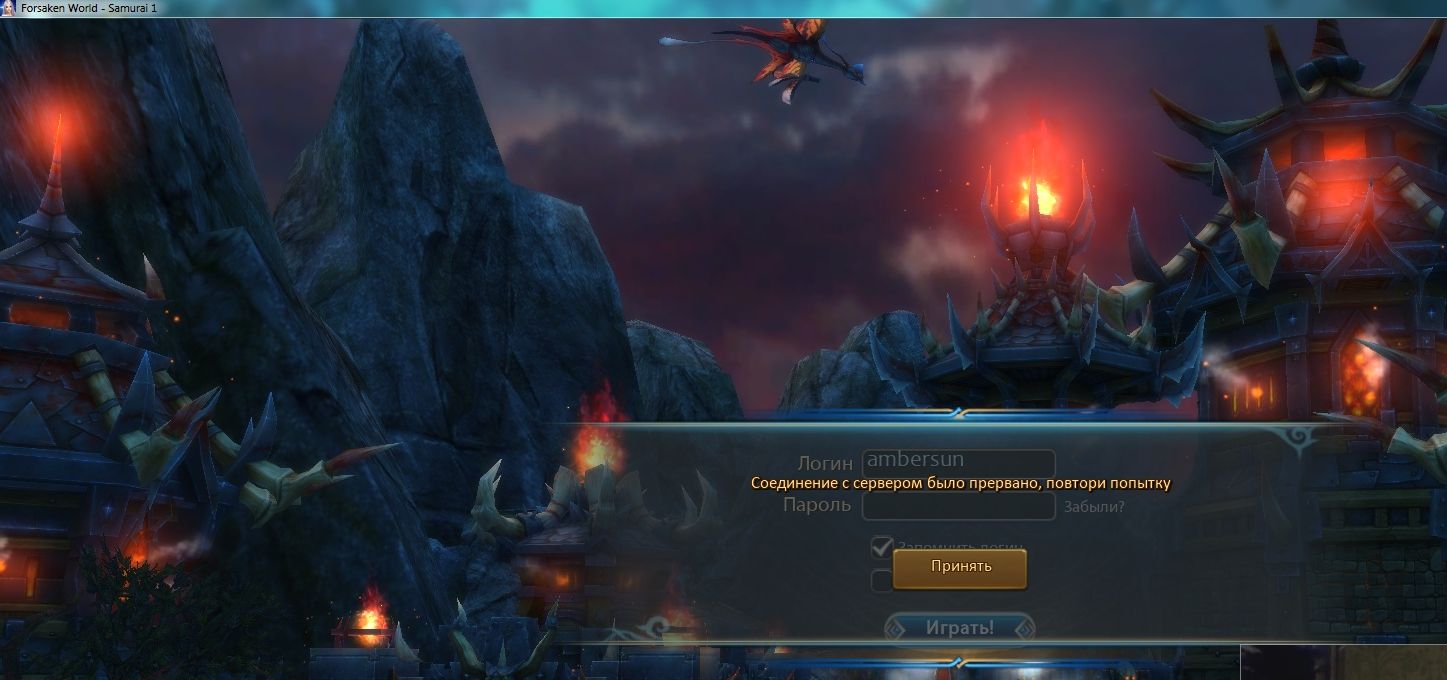Focus the Логин field containing ambersun
Viewport: 1447px width, 680px height.
point(958,461)
